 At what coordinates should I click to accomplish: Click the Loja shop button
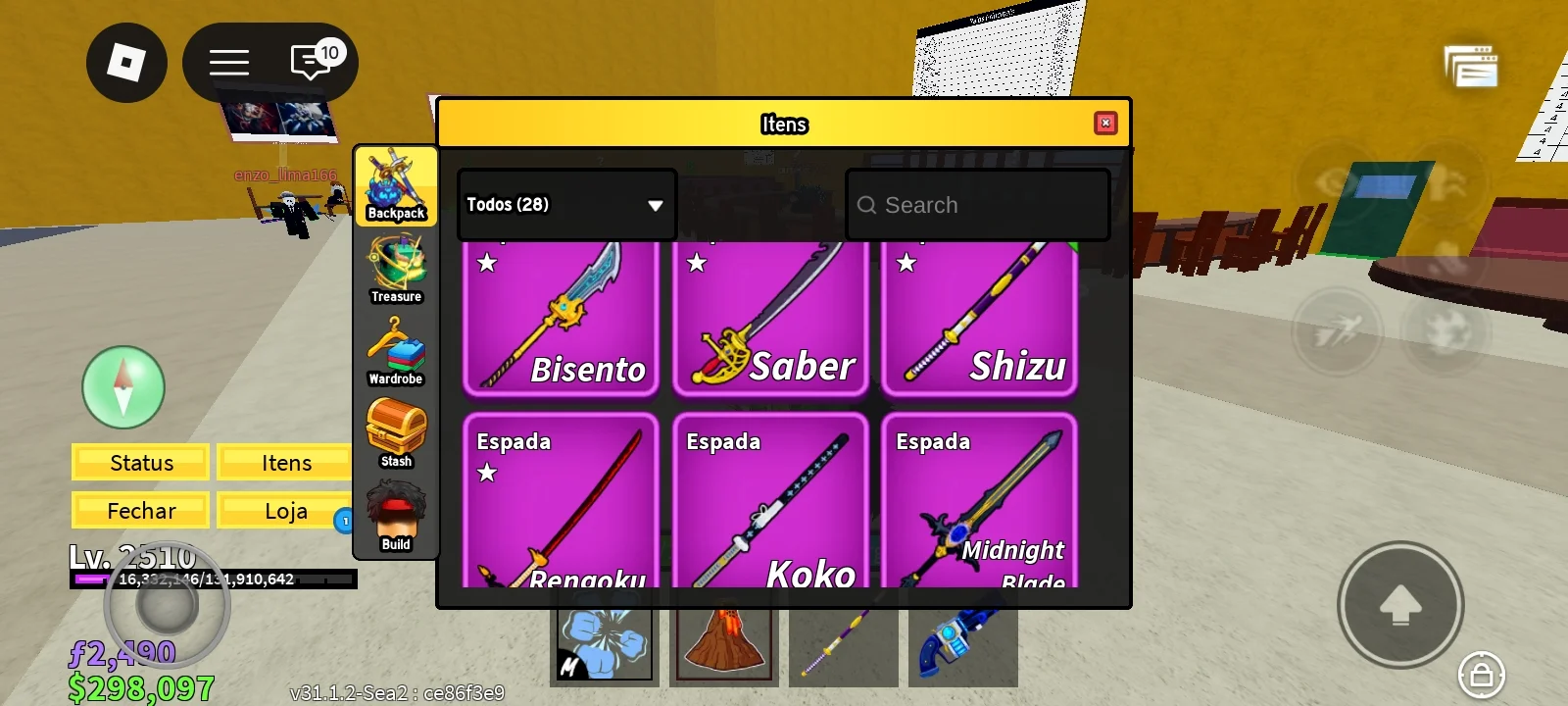(x=285, y=511)
